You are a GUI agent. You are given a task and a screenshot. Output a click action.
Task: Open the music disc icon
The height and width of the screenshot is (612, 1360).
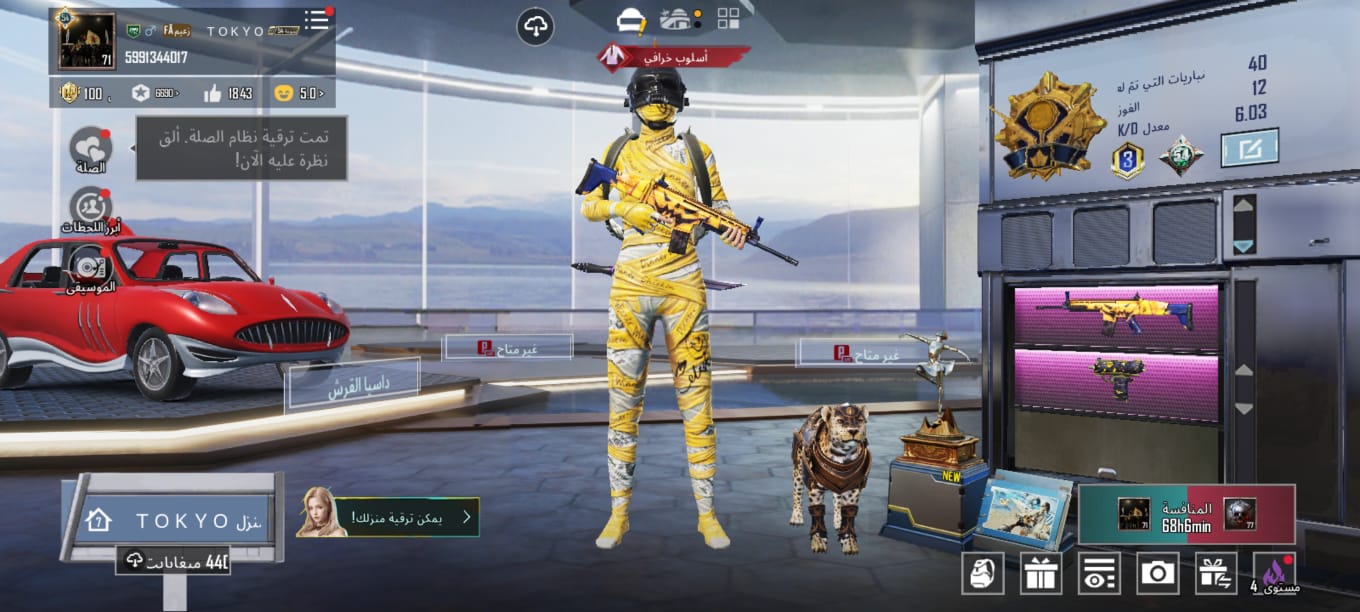coord(91,266)
